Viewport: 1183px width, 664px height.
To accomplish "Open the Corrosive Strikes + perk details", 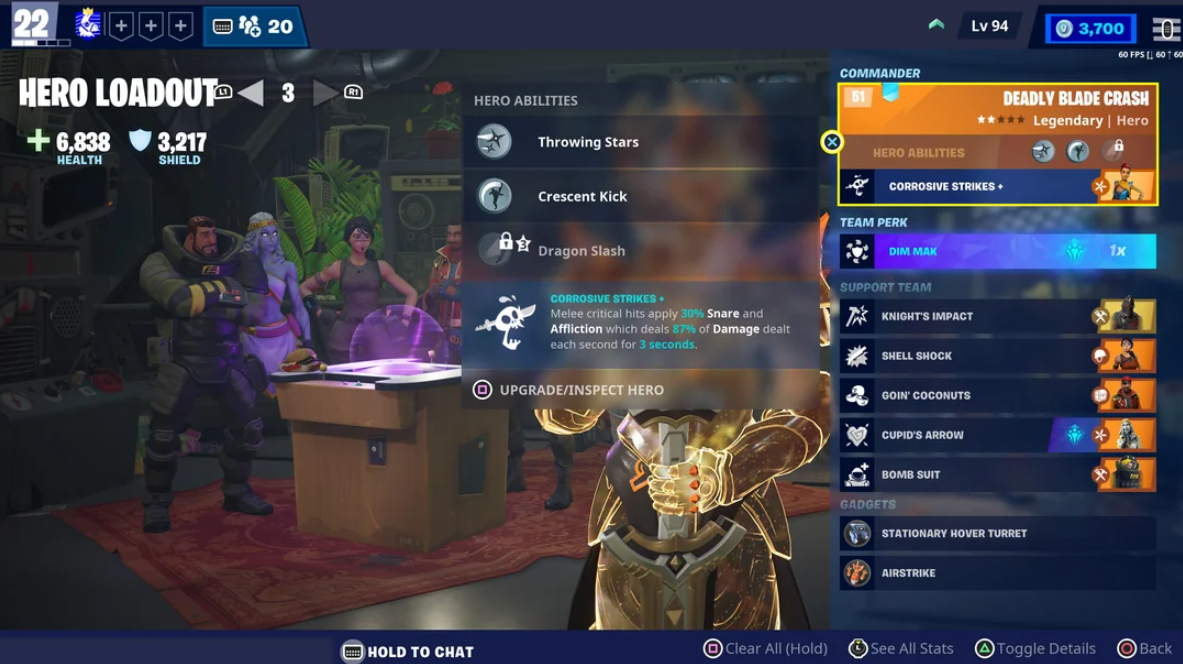I will point(640,322).
